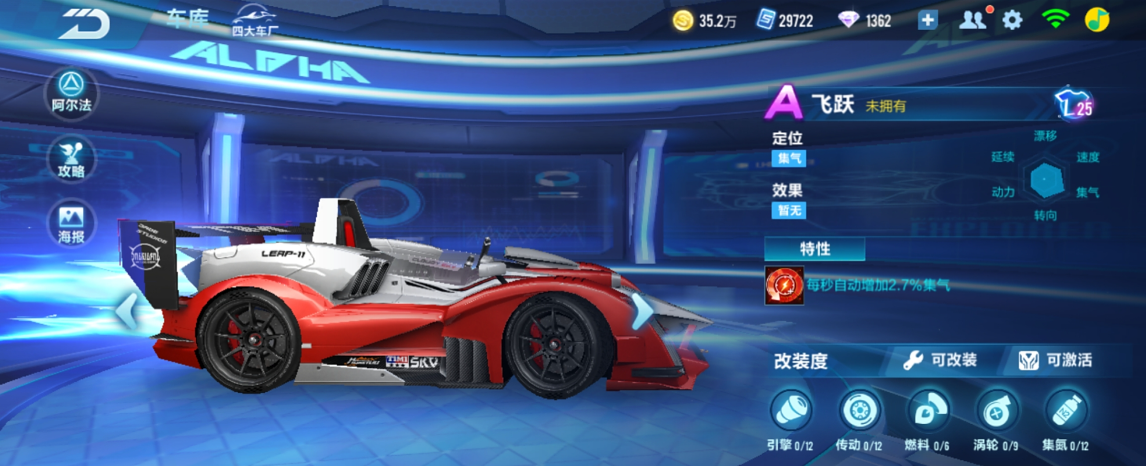Switch to the previous car with left arrow
This screenshot has width=1146, height=466.
click(127, 310)
